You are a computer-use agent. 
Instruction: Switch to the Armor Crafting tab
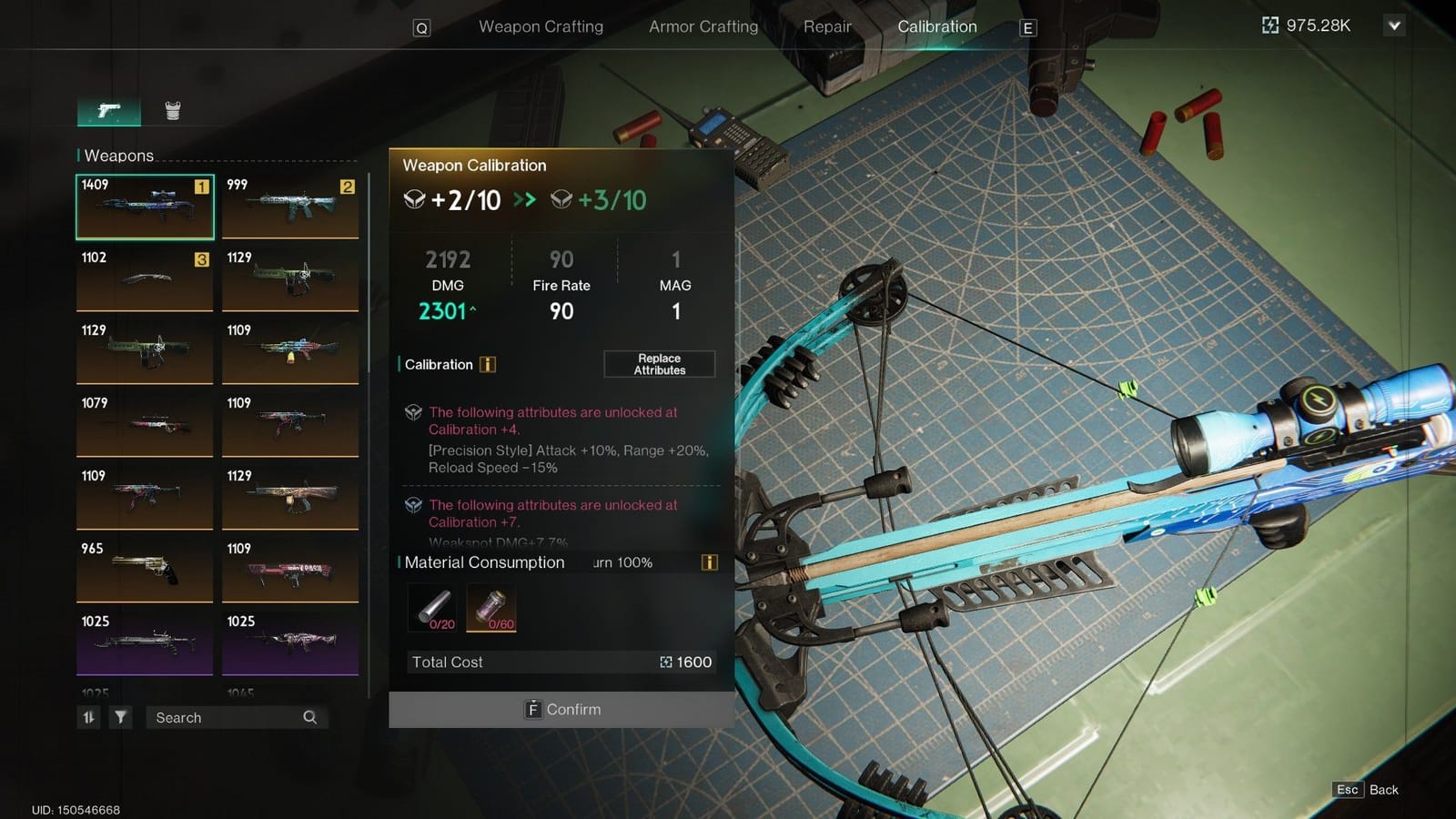coord(702,26)
